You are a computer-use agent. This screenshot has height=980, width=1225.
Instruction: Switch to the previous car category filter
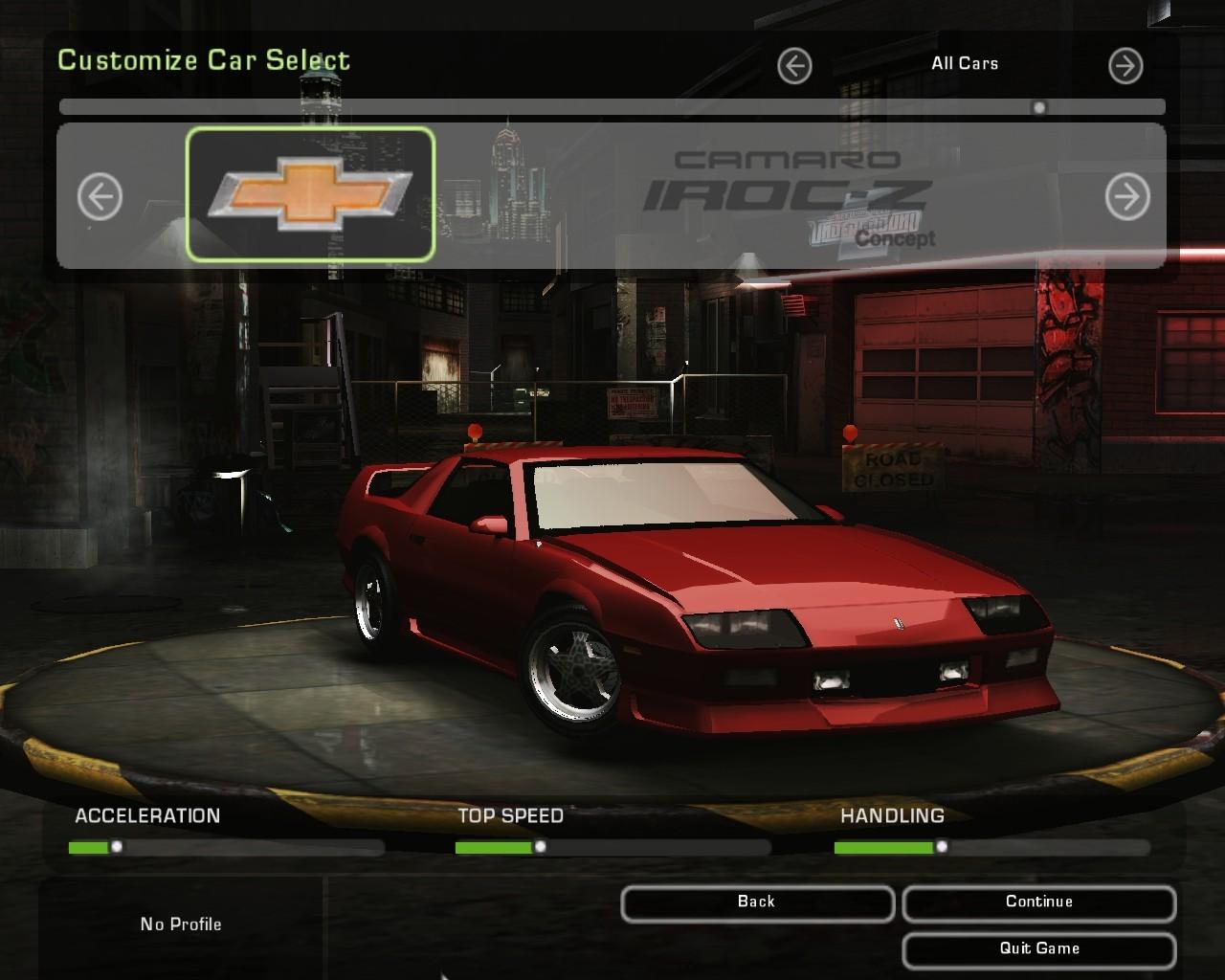[794, 65]
